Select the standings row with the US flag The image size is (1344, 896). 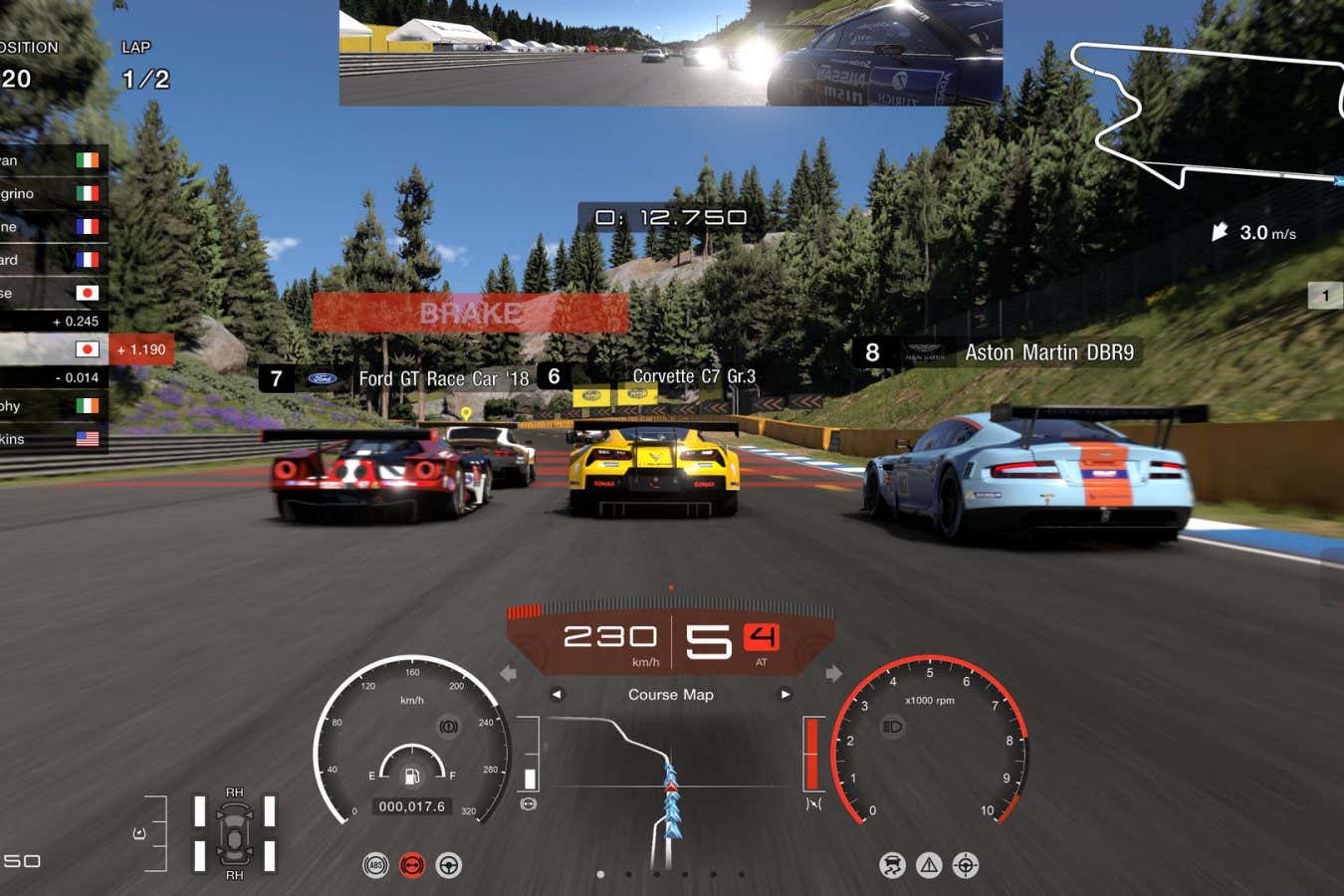52,439
